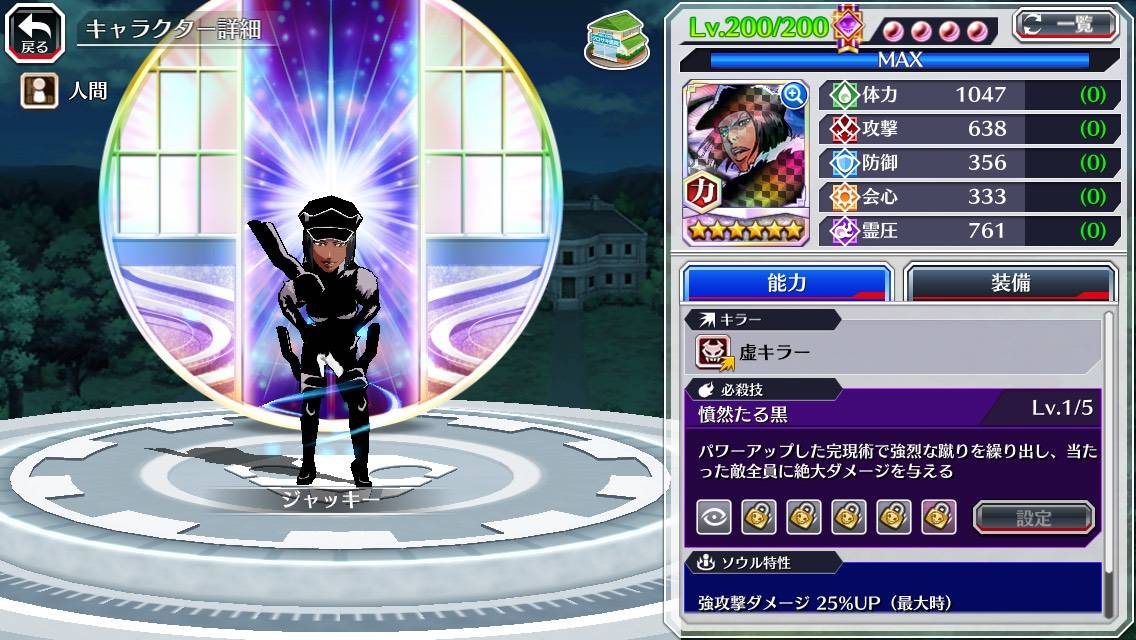Screen dimensions: 1136x640
Task: Switch to the 装備 tab
Action: click(x=1010, y=283)
